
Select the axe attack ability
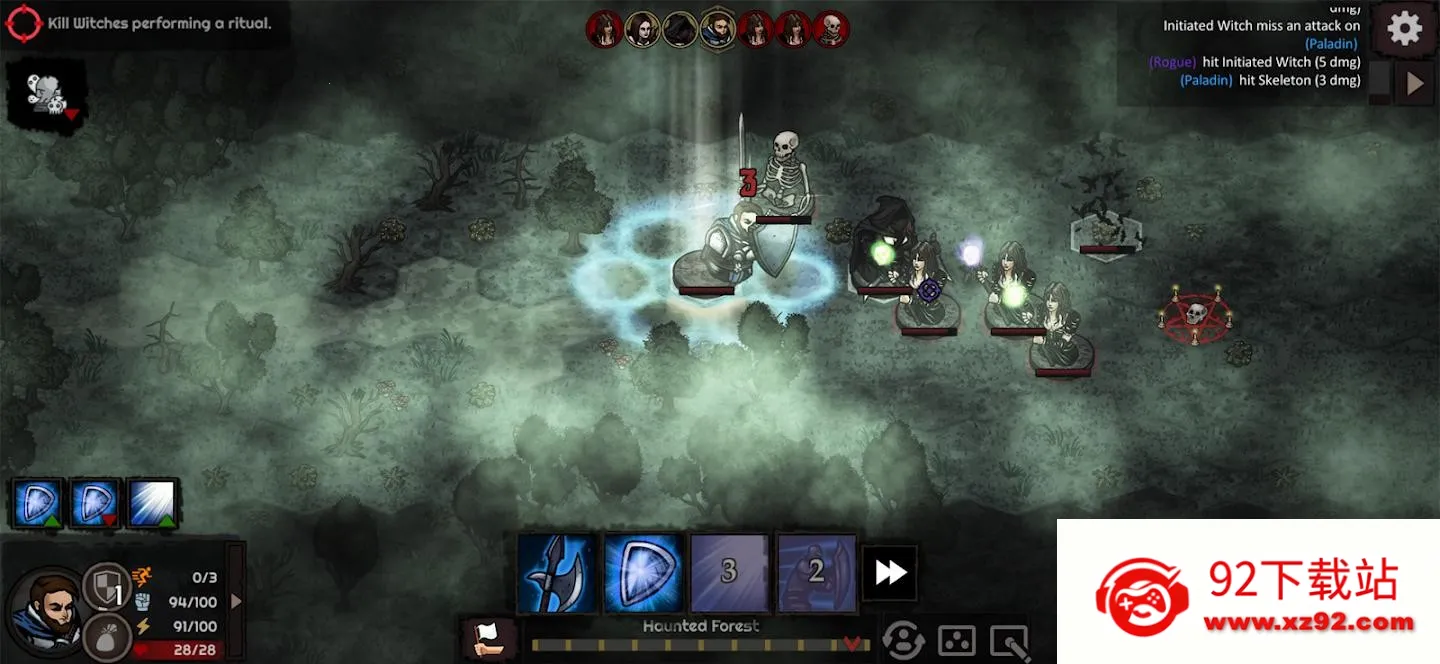click(557, 573)
